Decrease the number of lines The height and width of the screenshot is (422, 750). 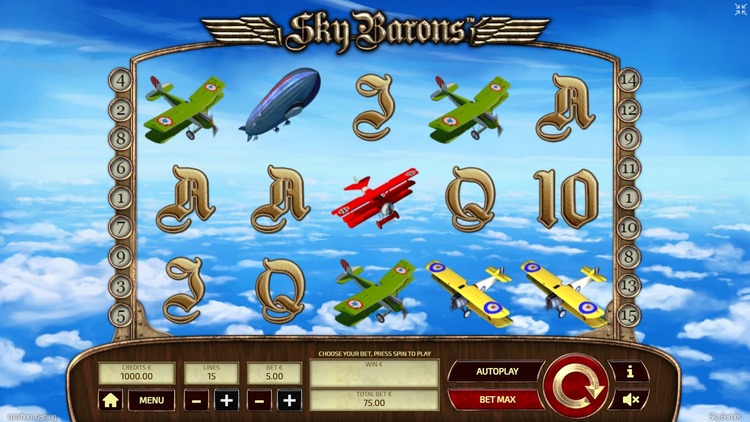[x=197, y=400]
